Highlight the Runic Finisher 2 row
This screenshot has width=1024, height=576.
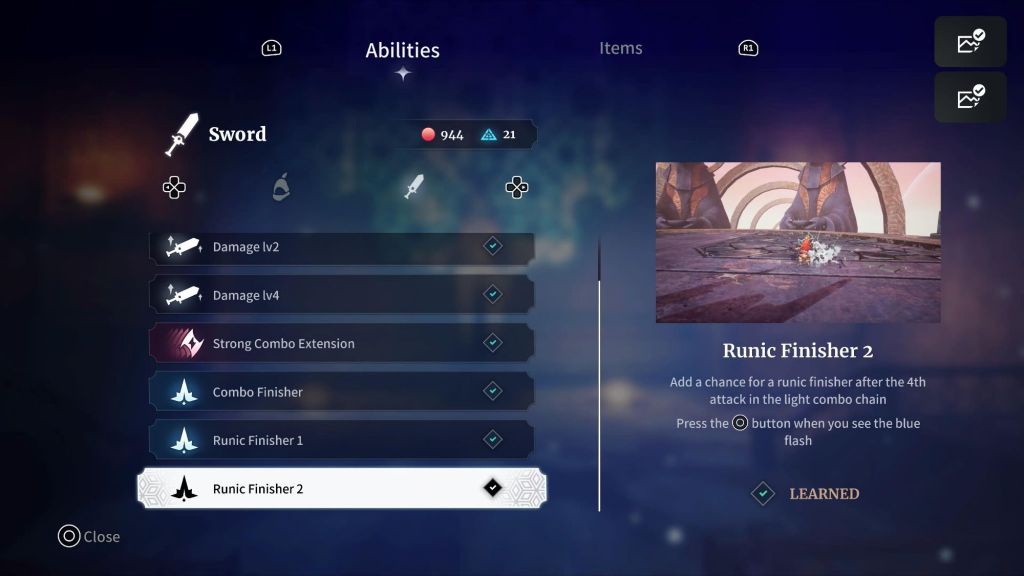pos(341,489)
